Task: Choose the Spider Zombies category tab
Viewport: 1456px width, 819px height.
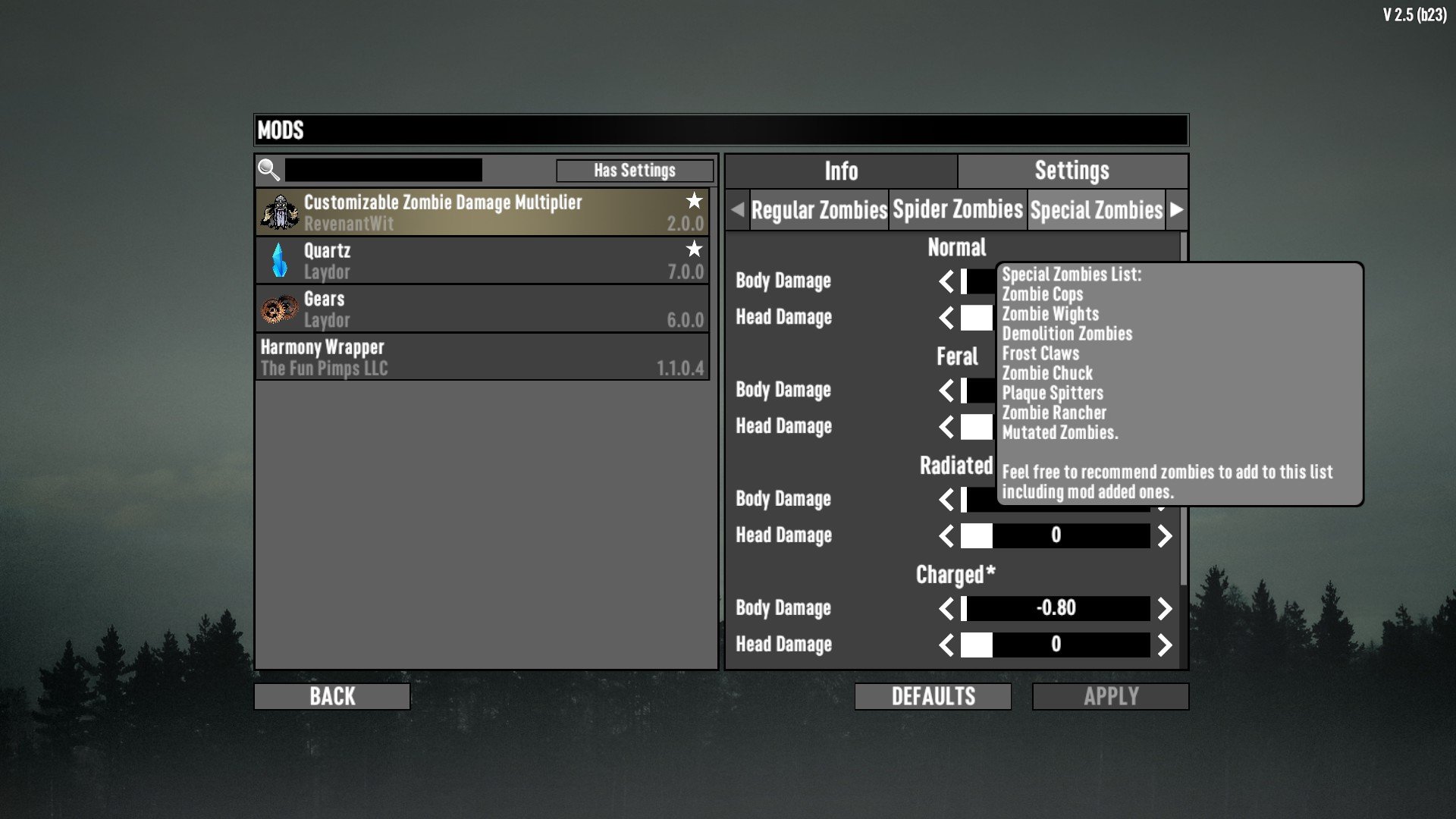Action: [958, 210]
